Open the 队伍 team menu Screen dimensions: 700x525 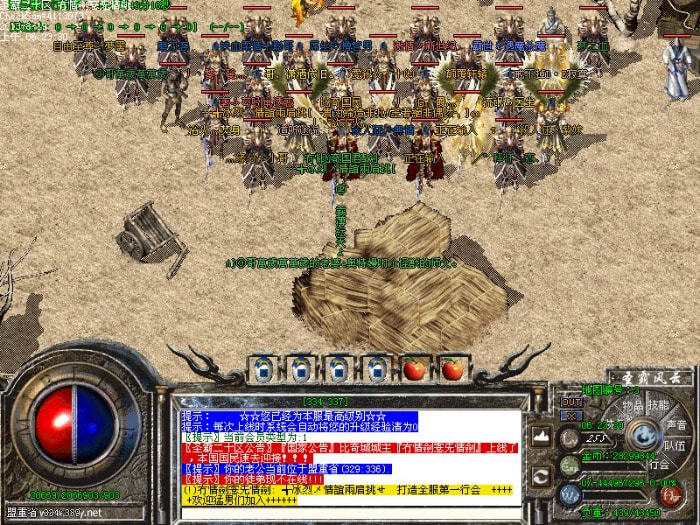click(x=677, y=446)
